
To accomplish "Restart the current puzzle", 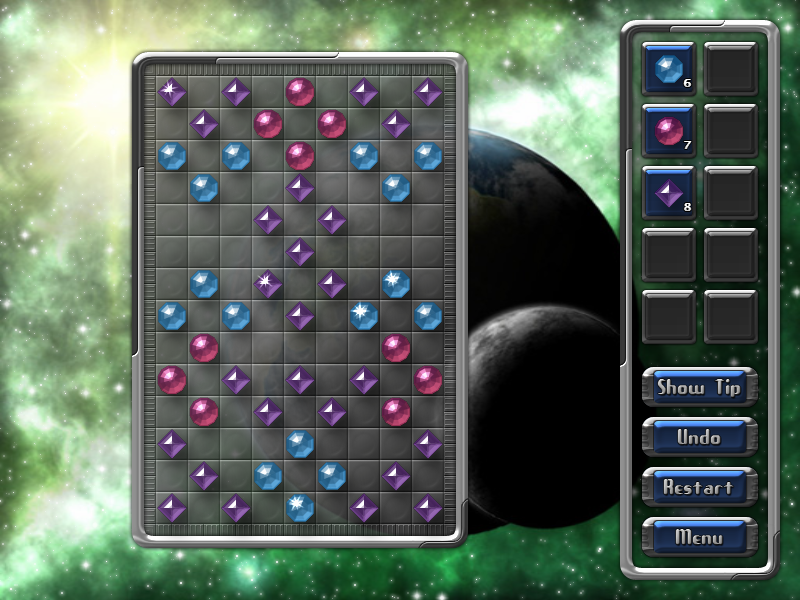I will point(699,487).
